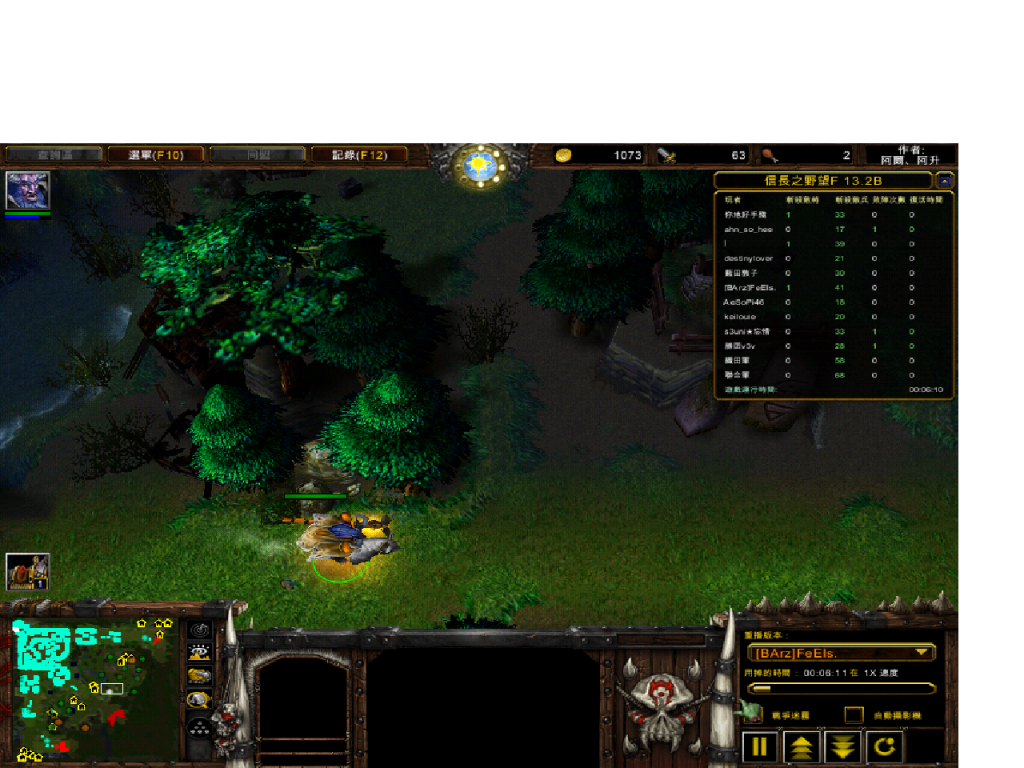Click the replay progress bar
This screenshot has height=768, width=1024.
point(842,688)
